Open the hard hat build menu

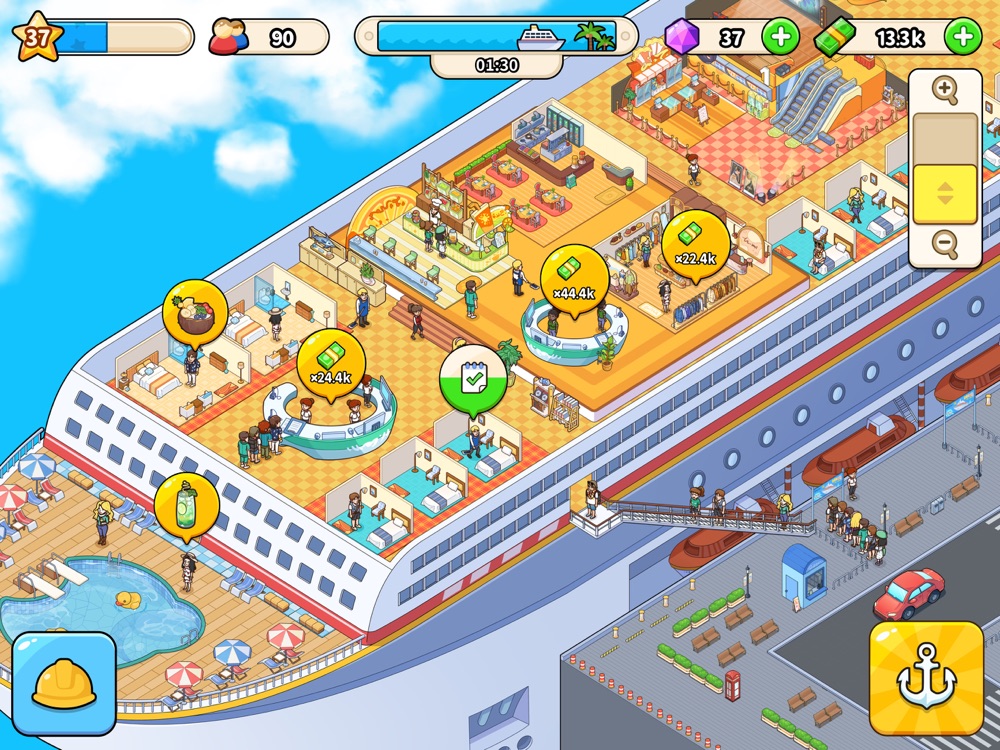click(64, 683)
